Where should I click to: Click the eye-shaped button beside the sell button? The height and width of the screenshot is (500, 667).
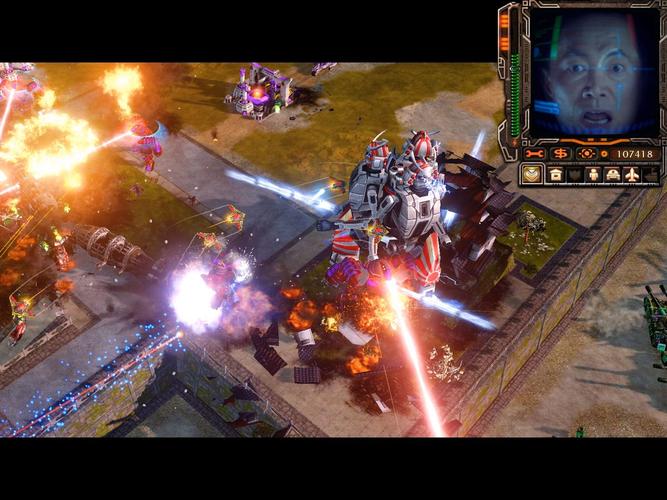tap(587, 153)
